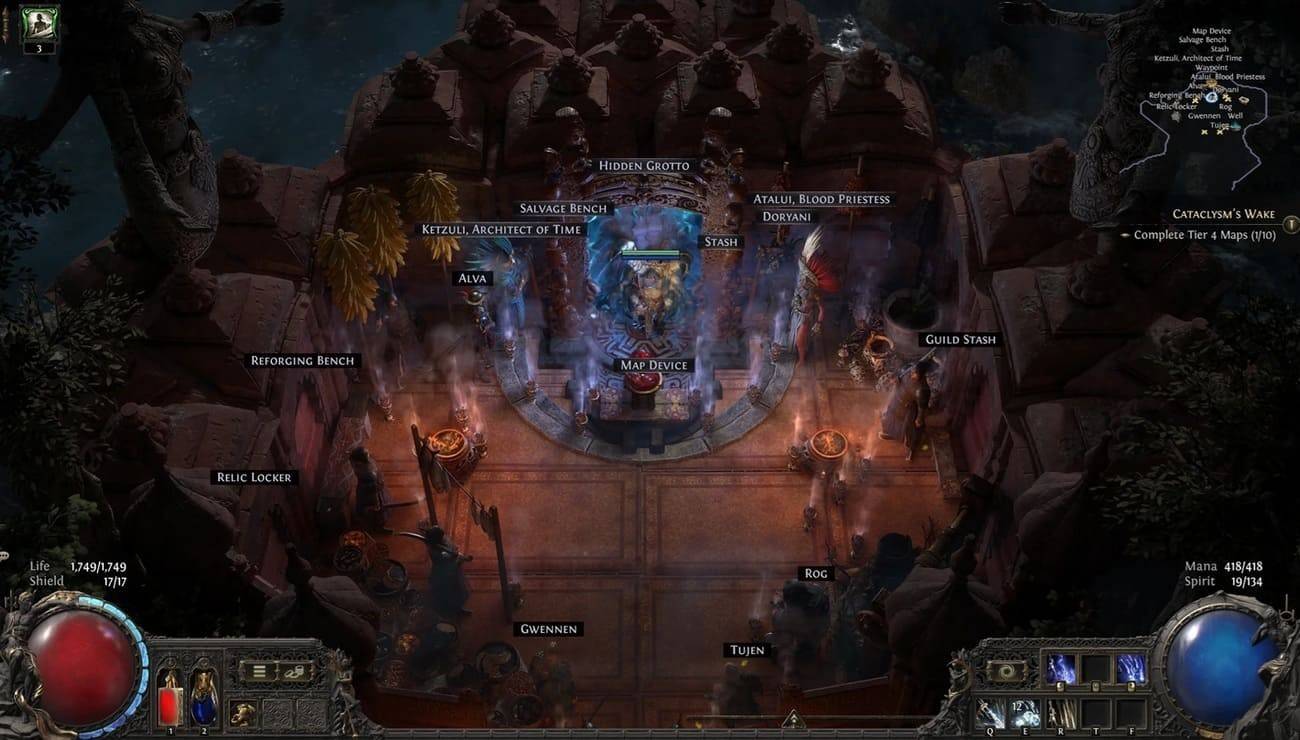Image resolution: width=1300 pixels, height=740 pixels.
Task: Drink the red life flask in slot 1
Action: coord(171,706)
